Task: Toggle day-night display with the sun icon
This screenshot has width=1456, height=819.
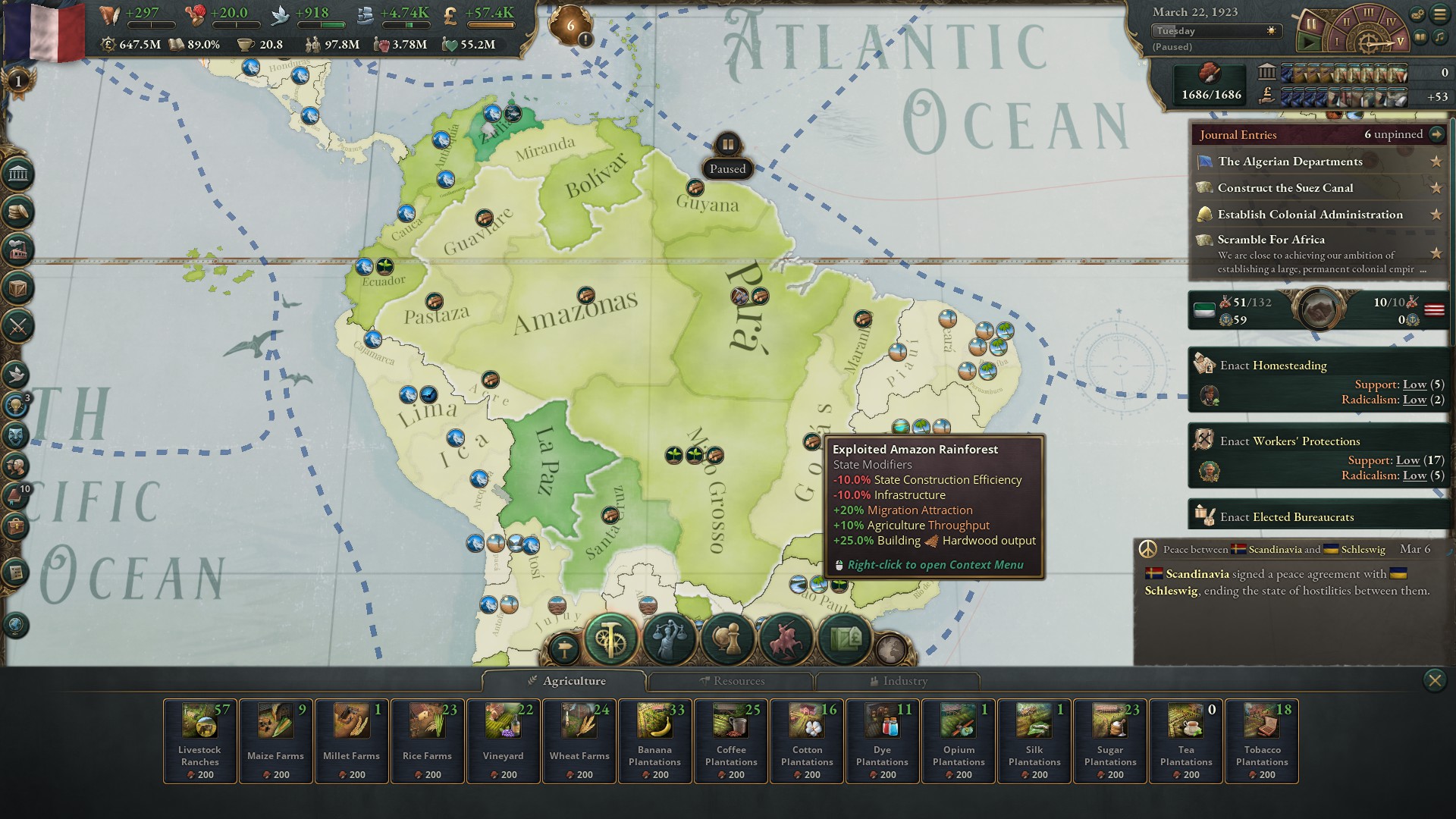Action: point(1269,31)
